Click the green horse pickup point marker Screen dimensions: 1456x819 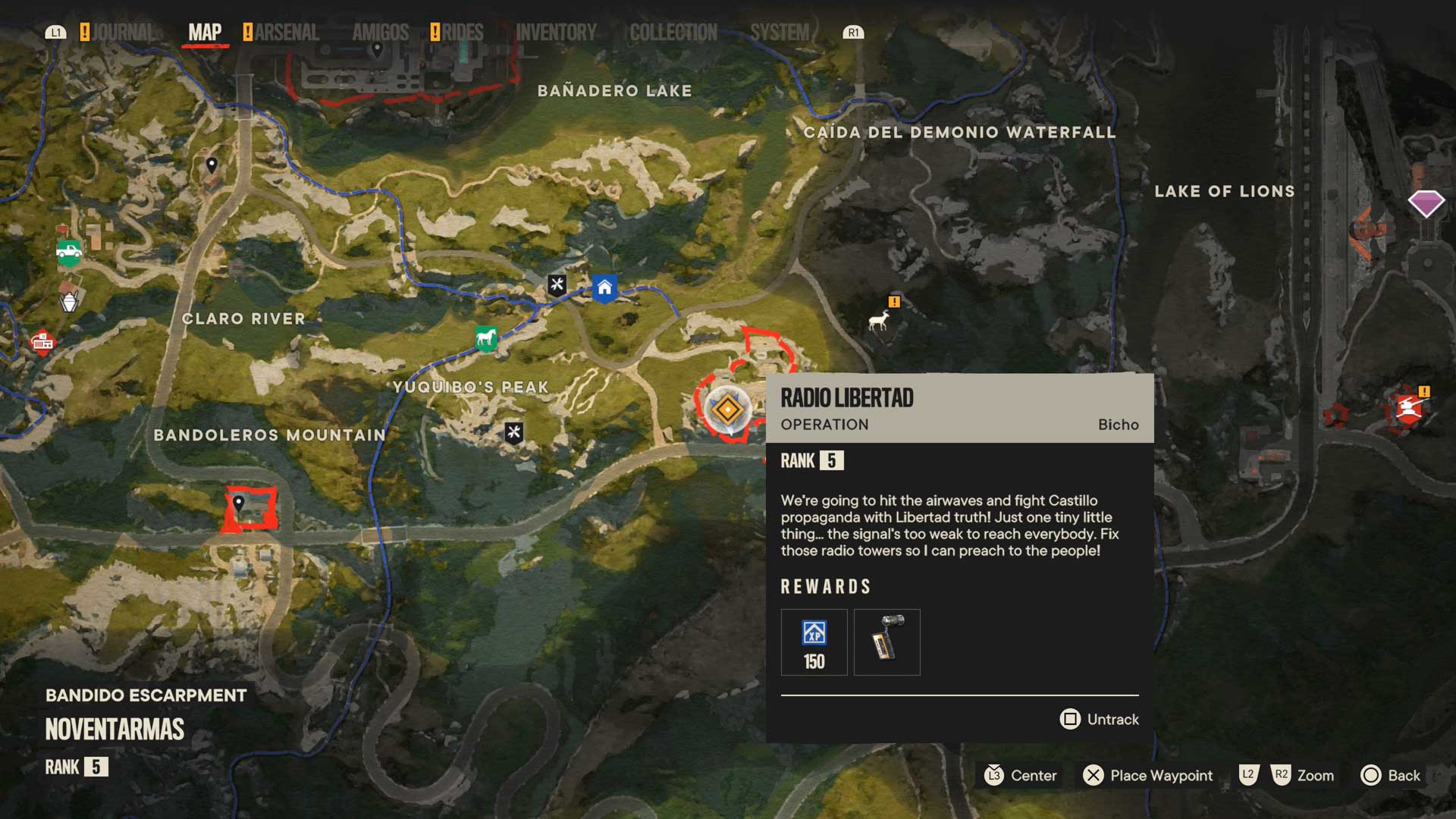click(x=486, y=337)
